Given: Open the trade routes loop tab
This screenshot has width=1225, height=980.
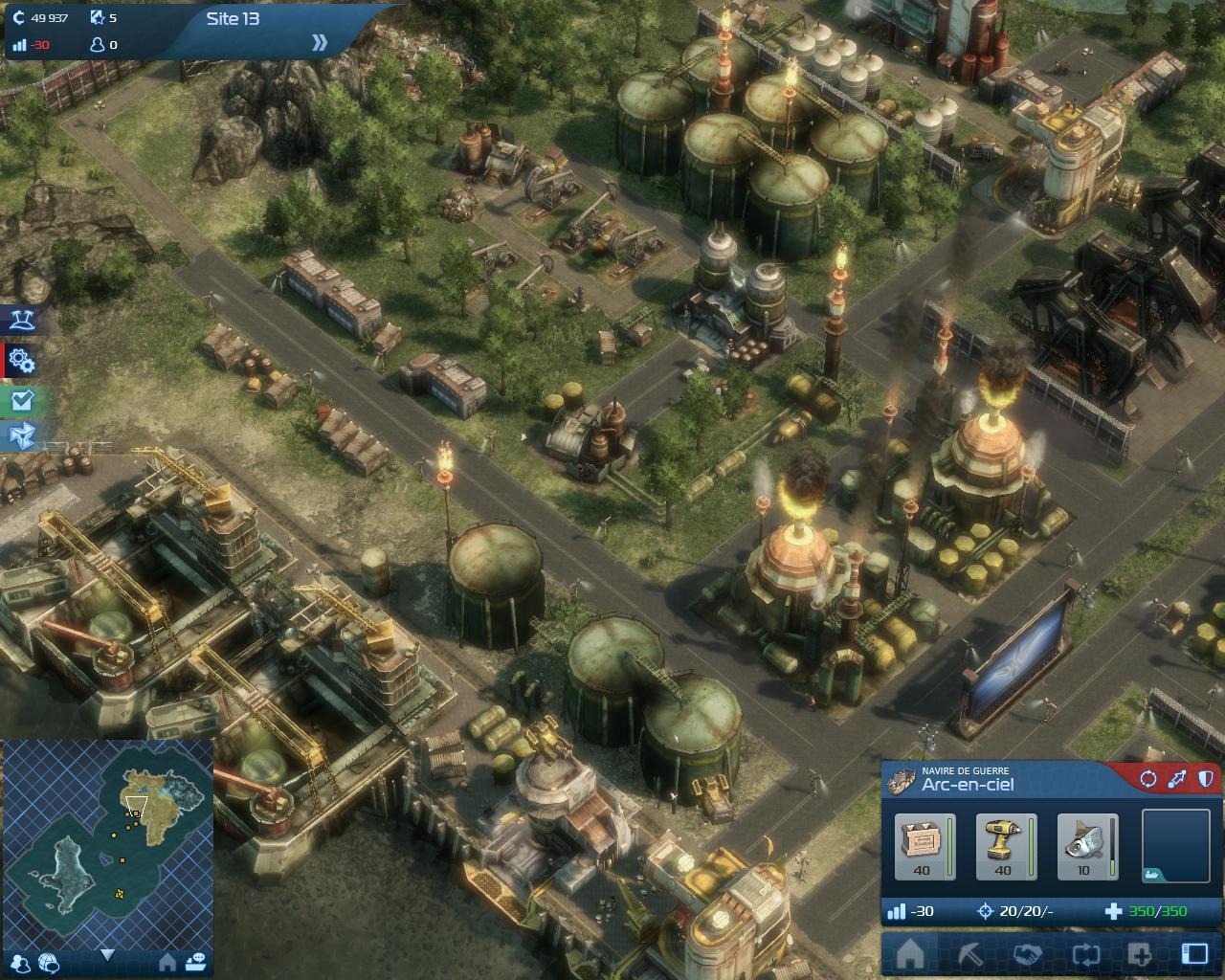Looking at the screenshot, I should 1084,954.
